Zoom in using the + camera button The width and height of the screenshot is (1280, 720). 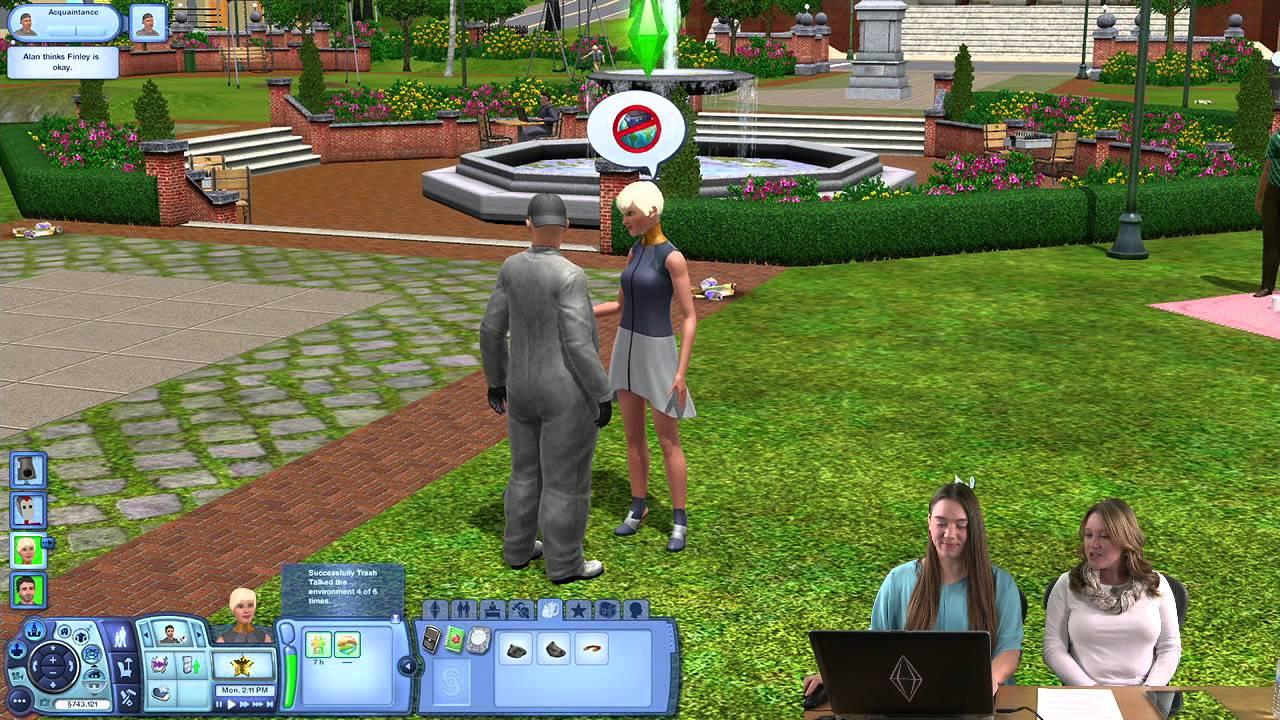point(52,661)
